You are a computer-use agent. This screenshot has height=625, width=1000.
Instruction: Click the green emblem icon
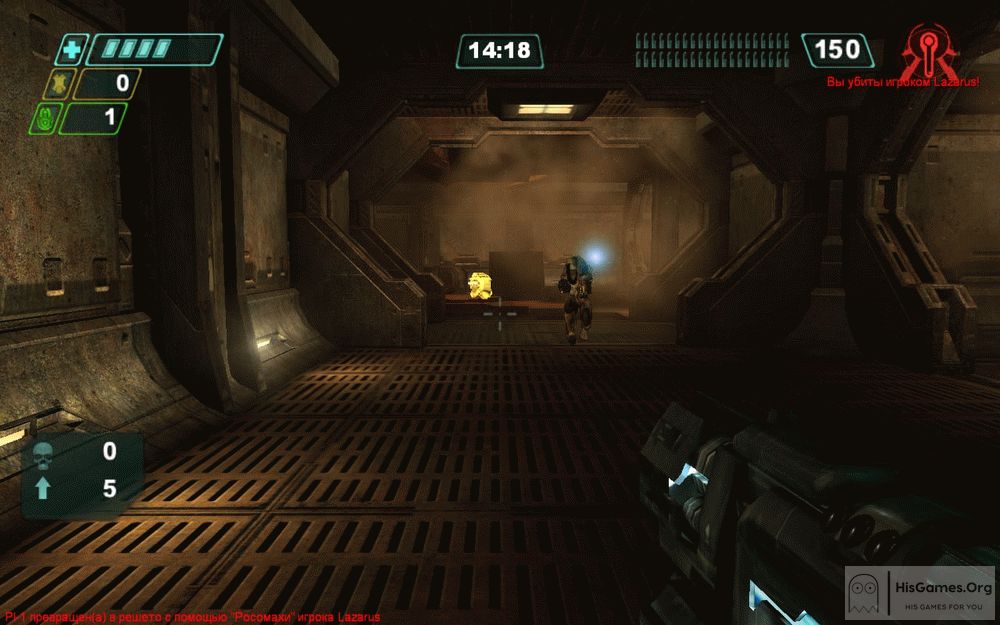(x=44, y=119)
